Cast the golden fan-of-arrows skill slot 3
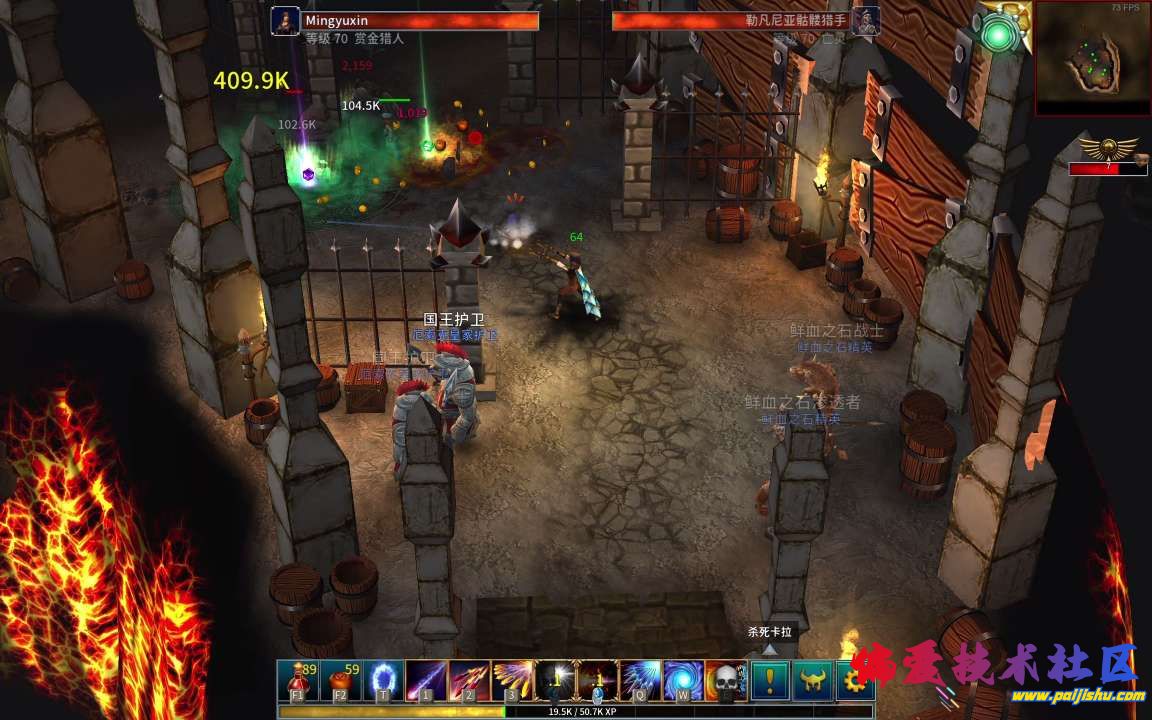 click(x=513, y=680)
